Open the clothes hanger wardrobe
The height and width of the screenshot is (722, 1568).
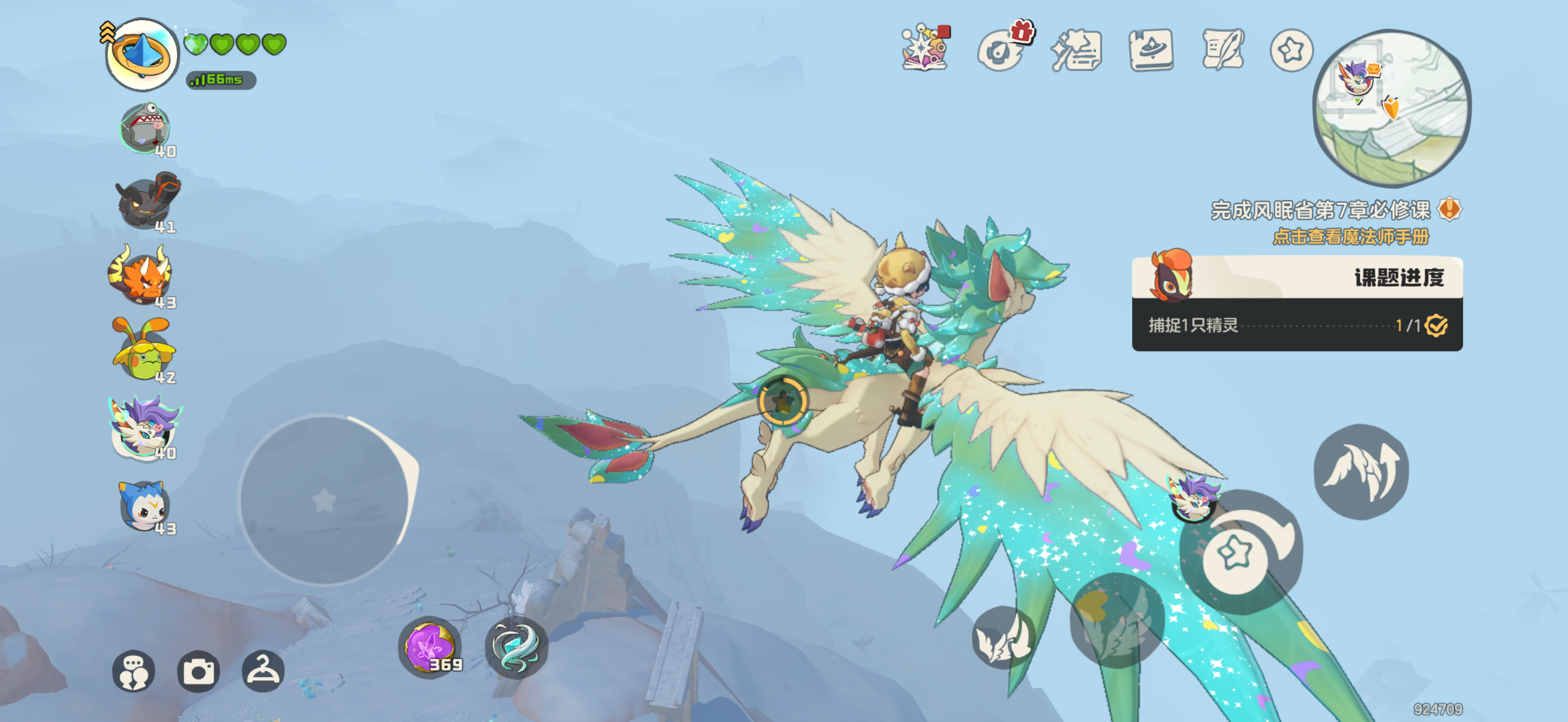pyautogui.click(x=263, y=671)
